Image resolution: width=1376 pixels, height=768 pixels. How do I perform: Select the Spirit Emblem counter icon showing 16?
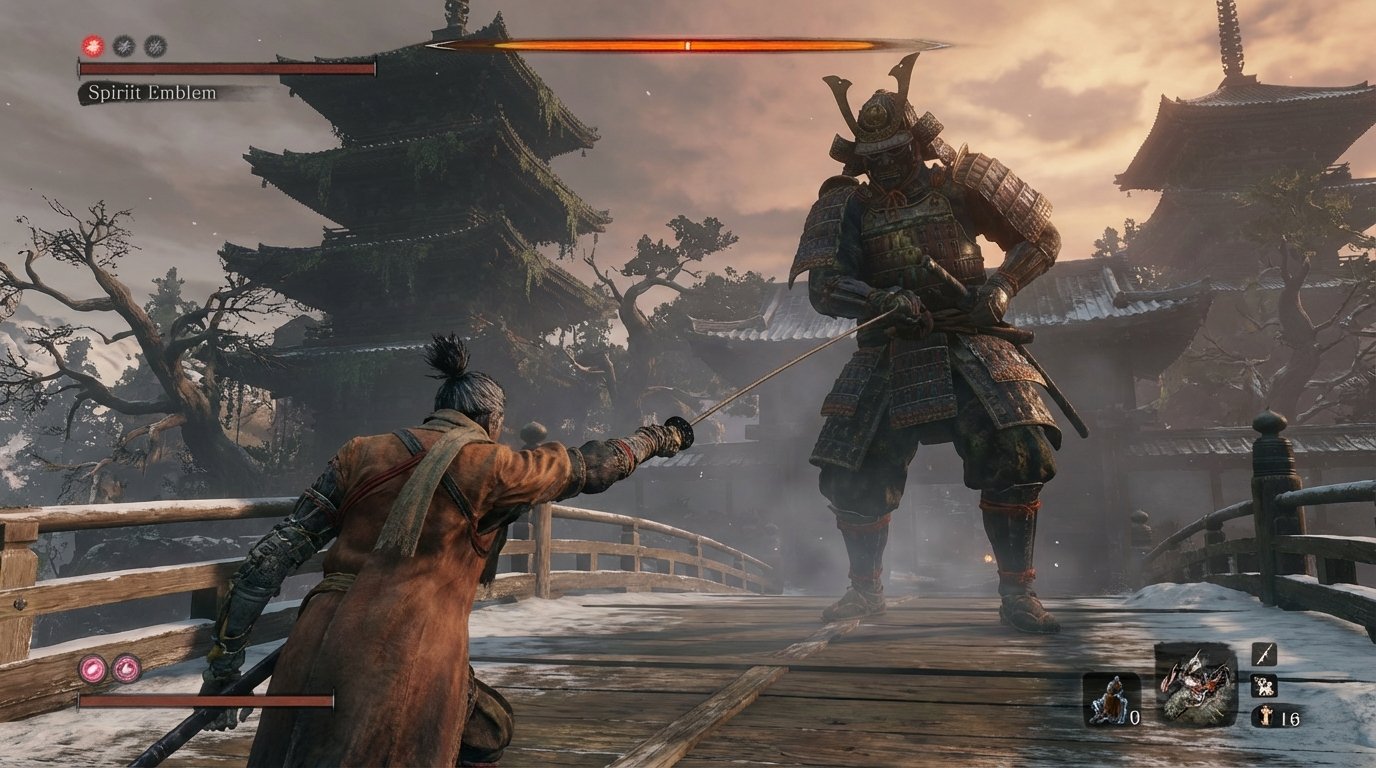(x=1265, y=716)
